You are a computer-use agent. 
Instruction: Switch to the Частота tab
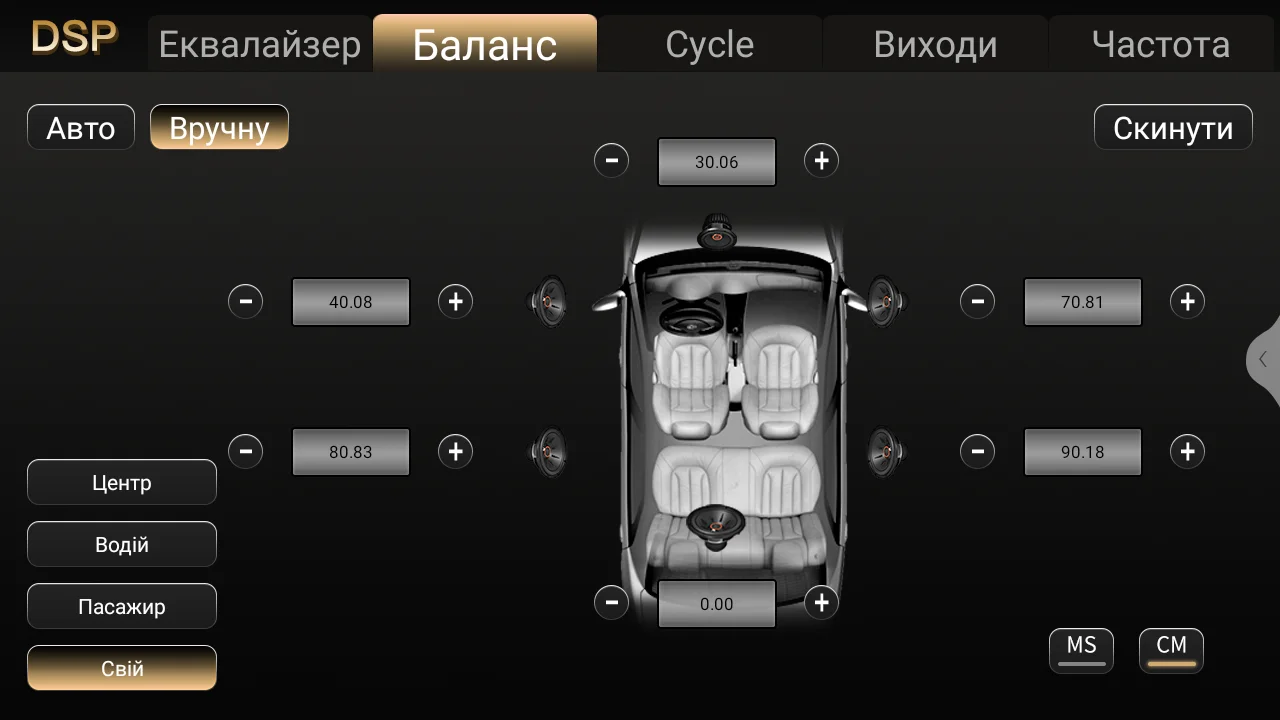pos(1163,43)
